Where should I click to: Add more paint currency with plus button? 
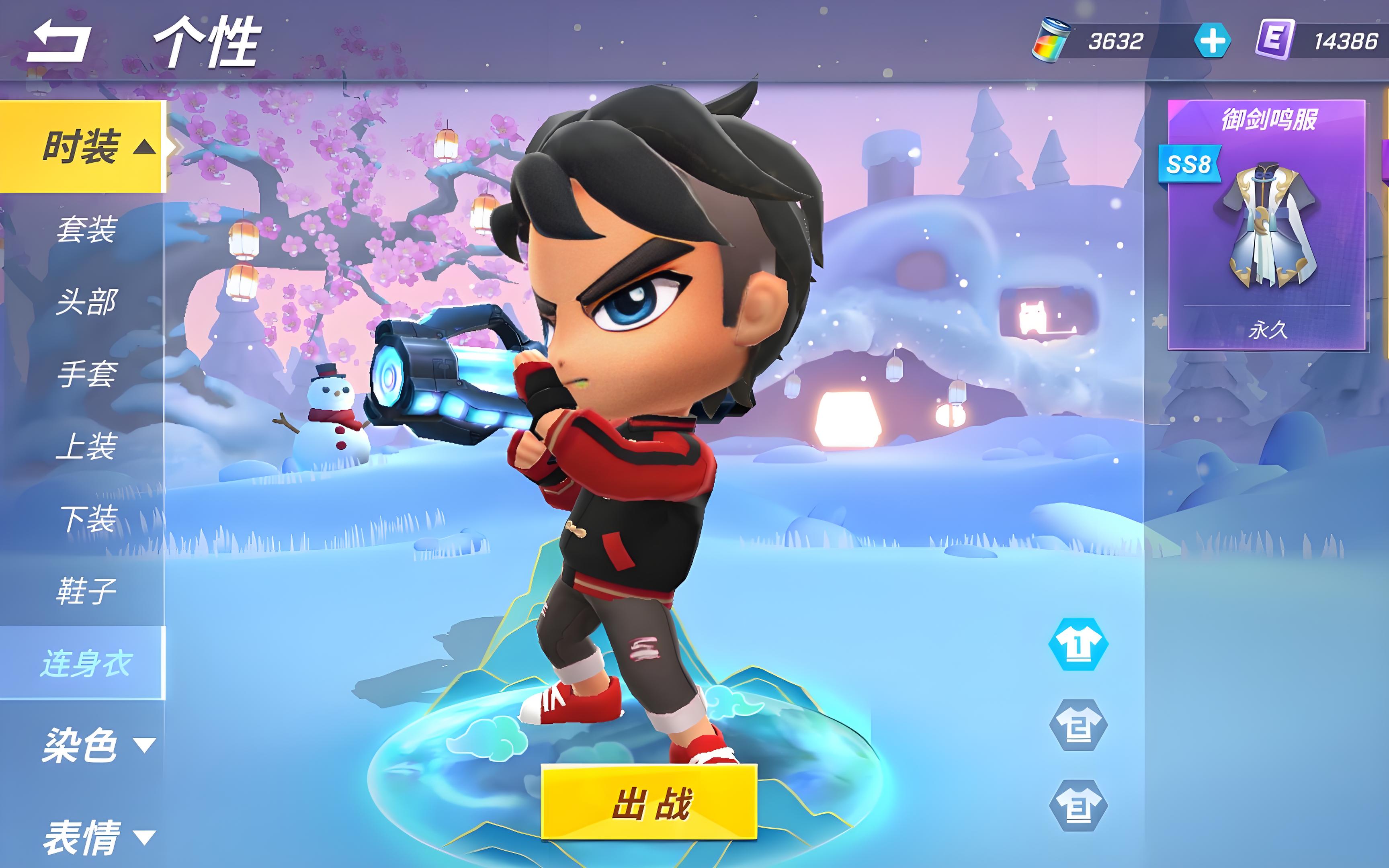pyautogui.click(x=1212, y=41)
